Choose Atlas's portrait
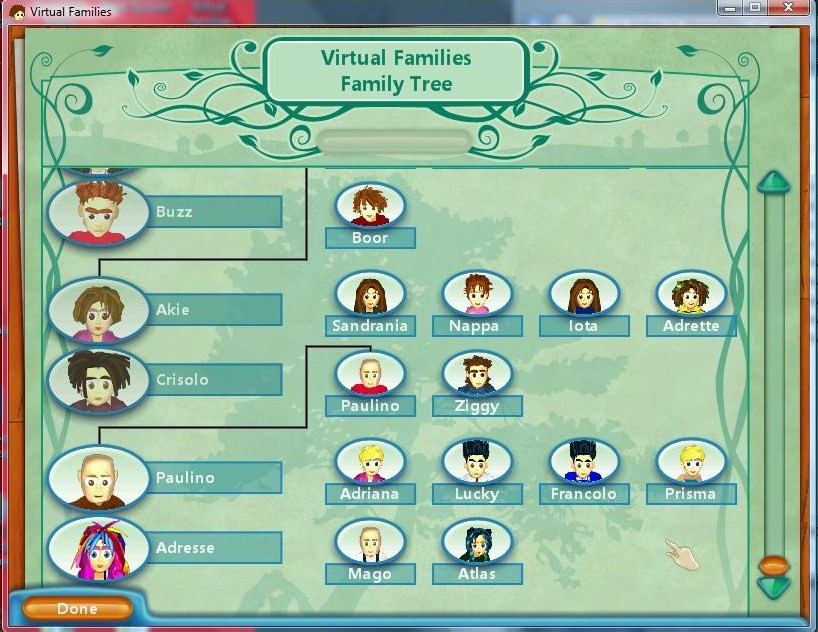818x632 pixels. pyautogui.click(x=477, y=542)
